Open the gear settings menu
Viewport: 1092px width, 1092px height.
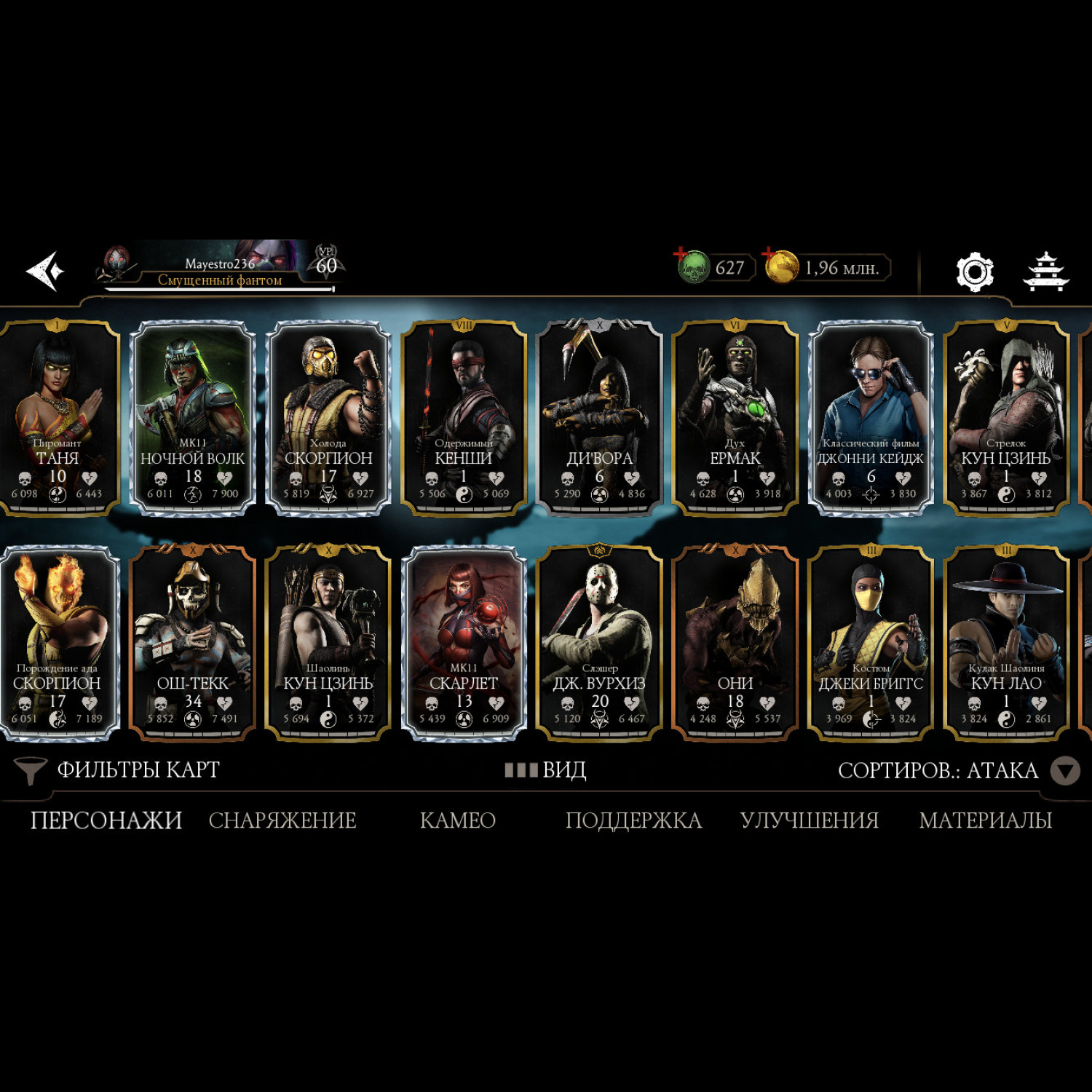coord(974,272)
